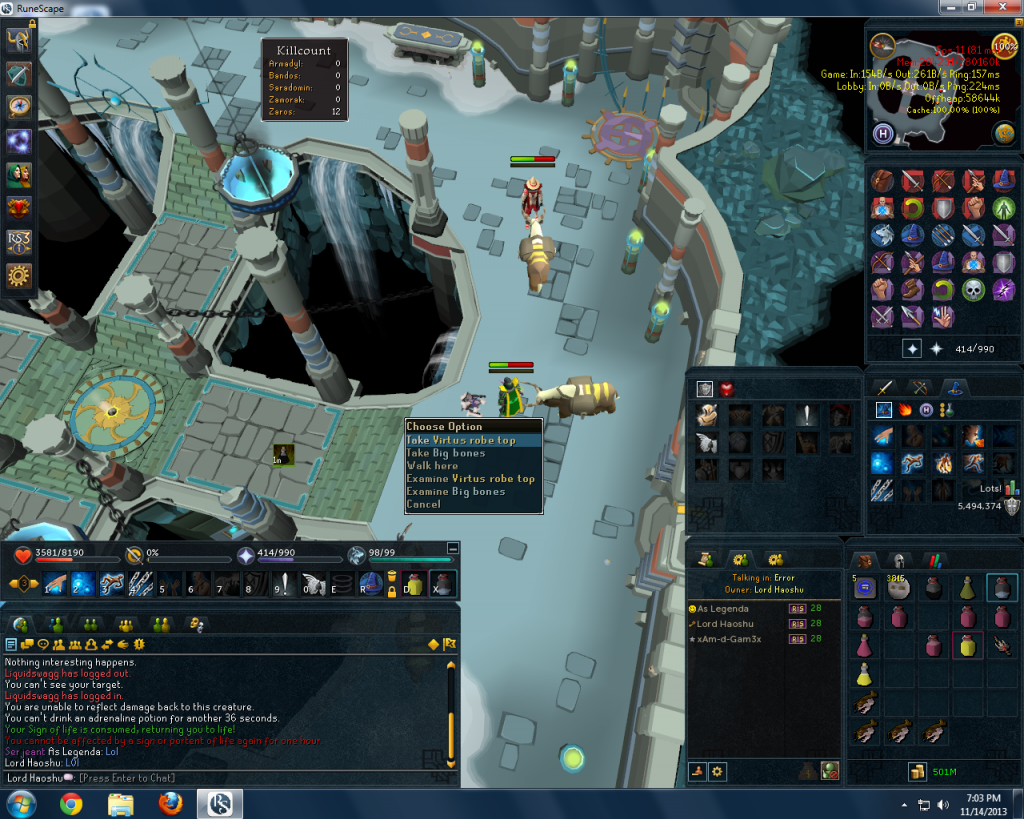This screenshot has height=819, width=1024.
Task: Open the melee abilities sword tab
Action: [884, 388]
